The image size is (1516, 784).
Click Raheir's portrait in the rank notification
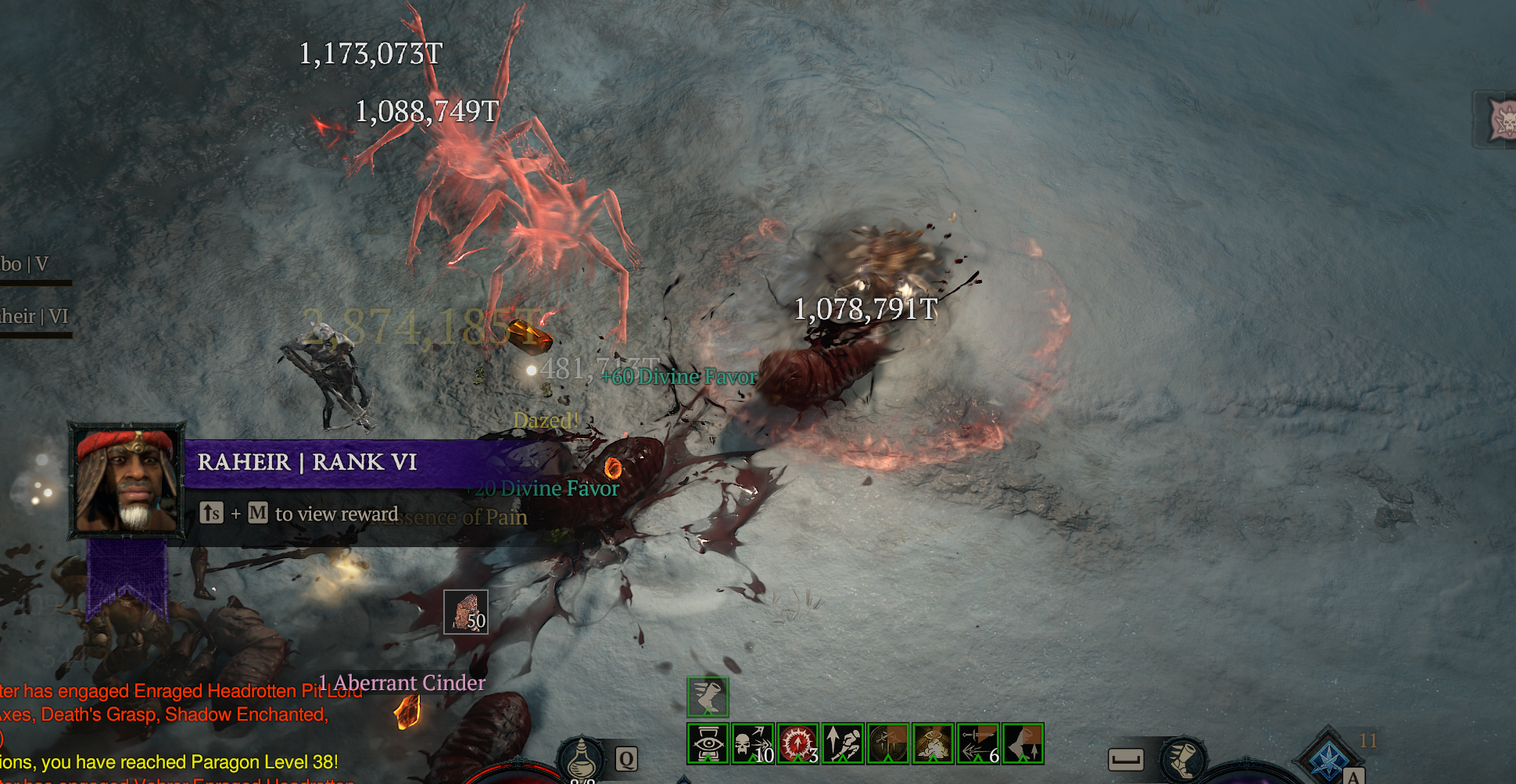[127, 480]
